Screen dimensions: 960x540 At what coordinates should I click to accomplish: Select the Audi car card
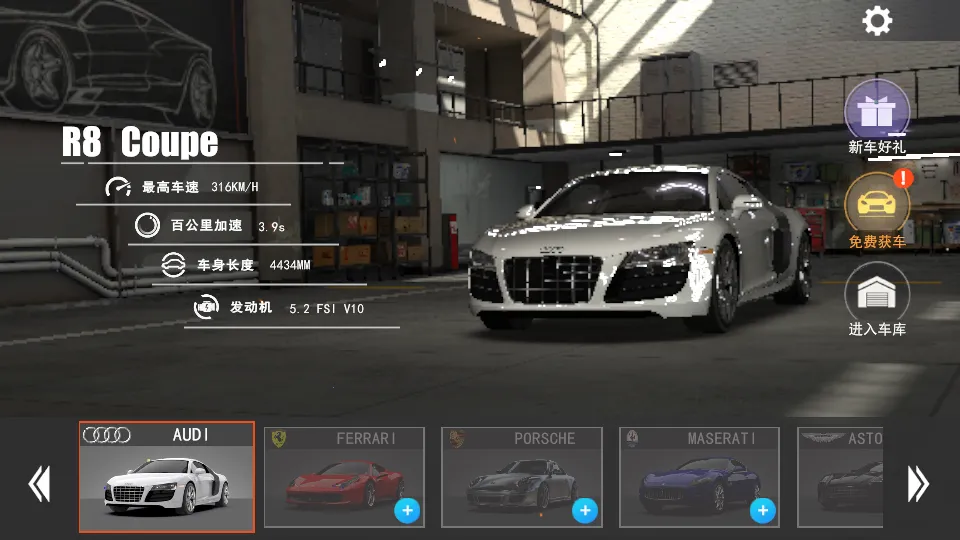click(167, 477)
